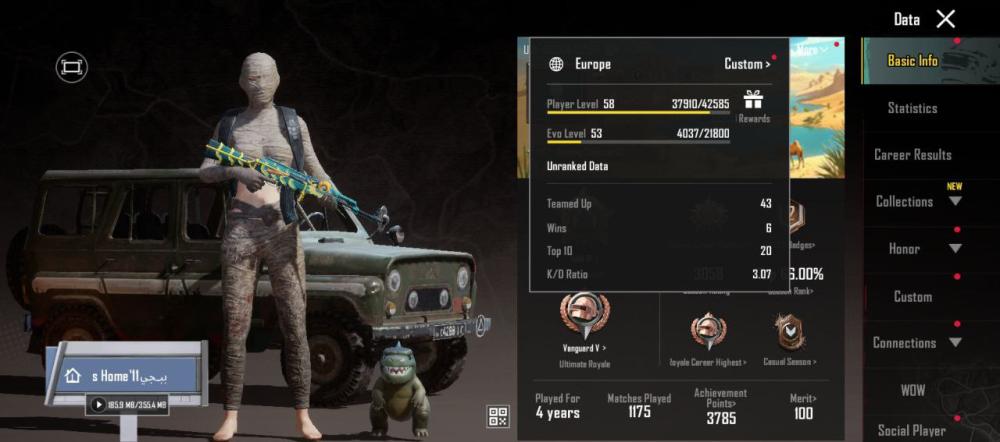Open the Statistics tab
This screenshot has width=1000, height=442.
[912, 108]
